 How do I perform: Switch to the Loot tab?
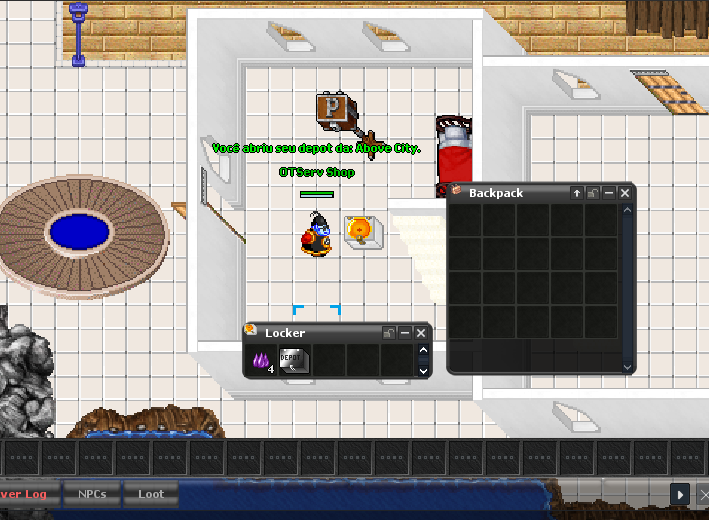[x=151, y=494]
